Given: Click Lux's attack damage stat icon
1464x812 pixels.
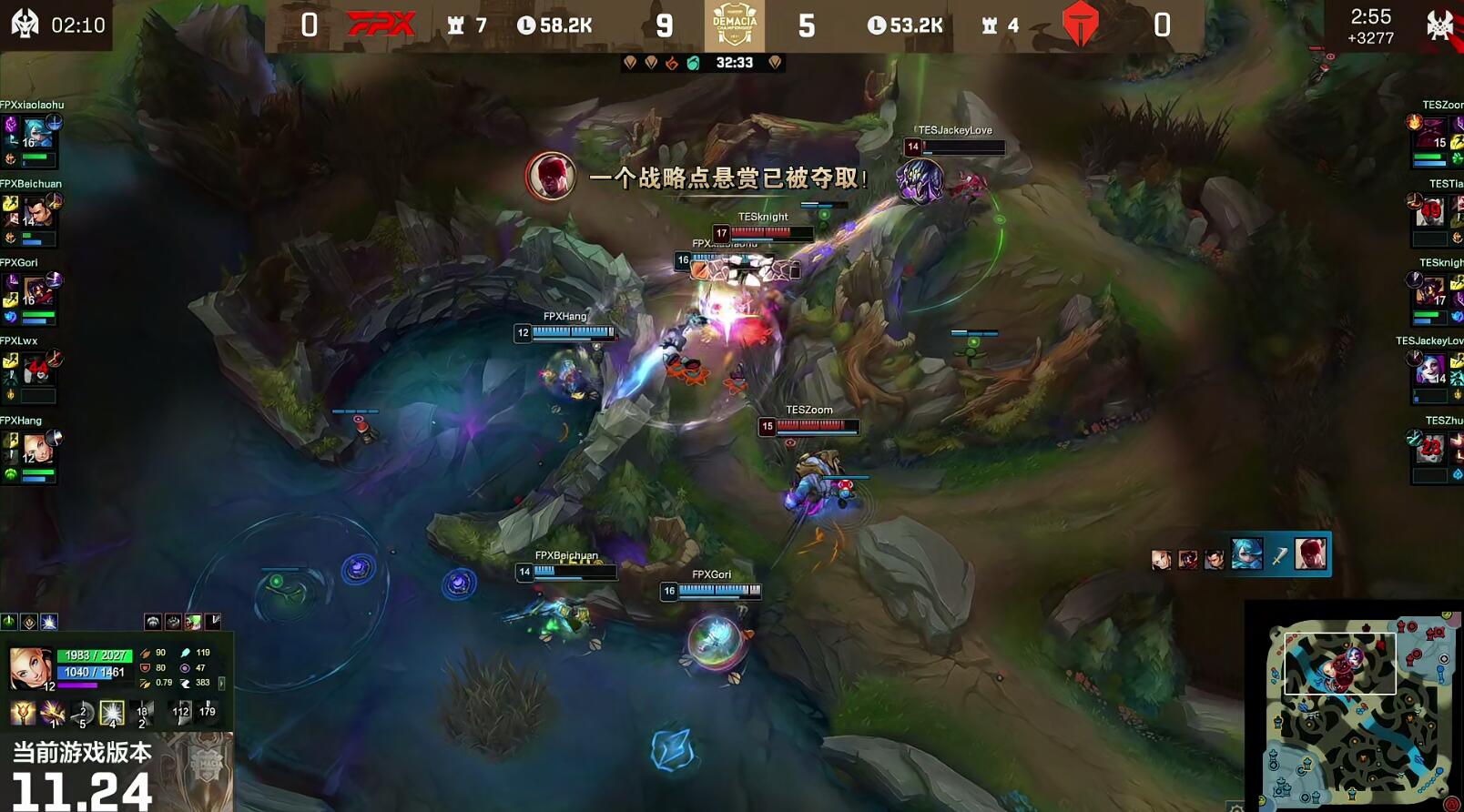Looking at the screenshot, I should 146,653.
